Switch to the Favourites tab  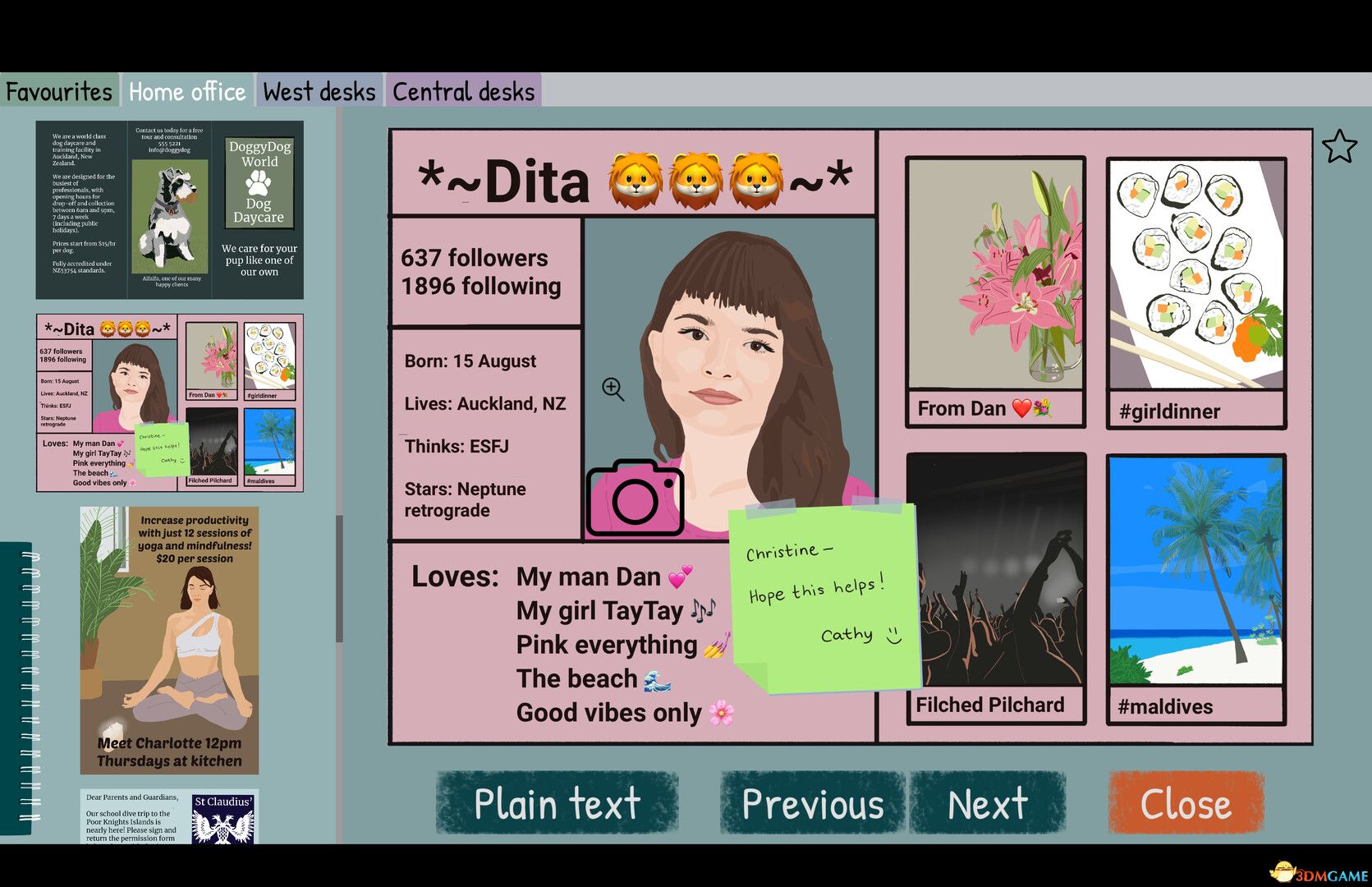(57, 90)
